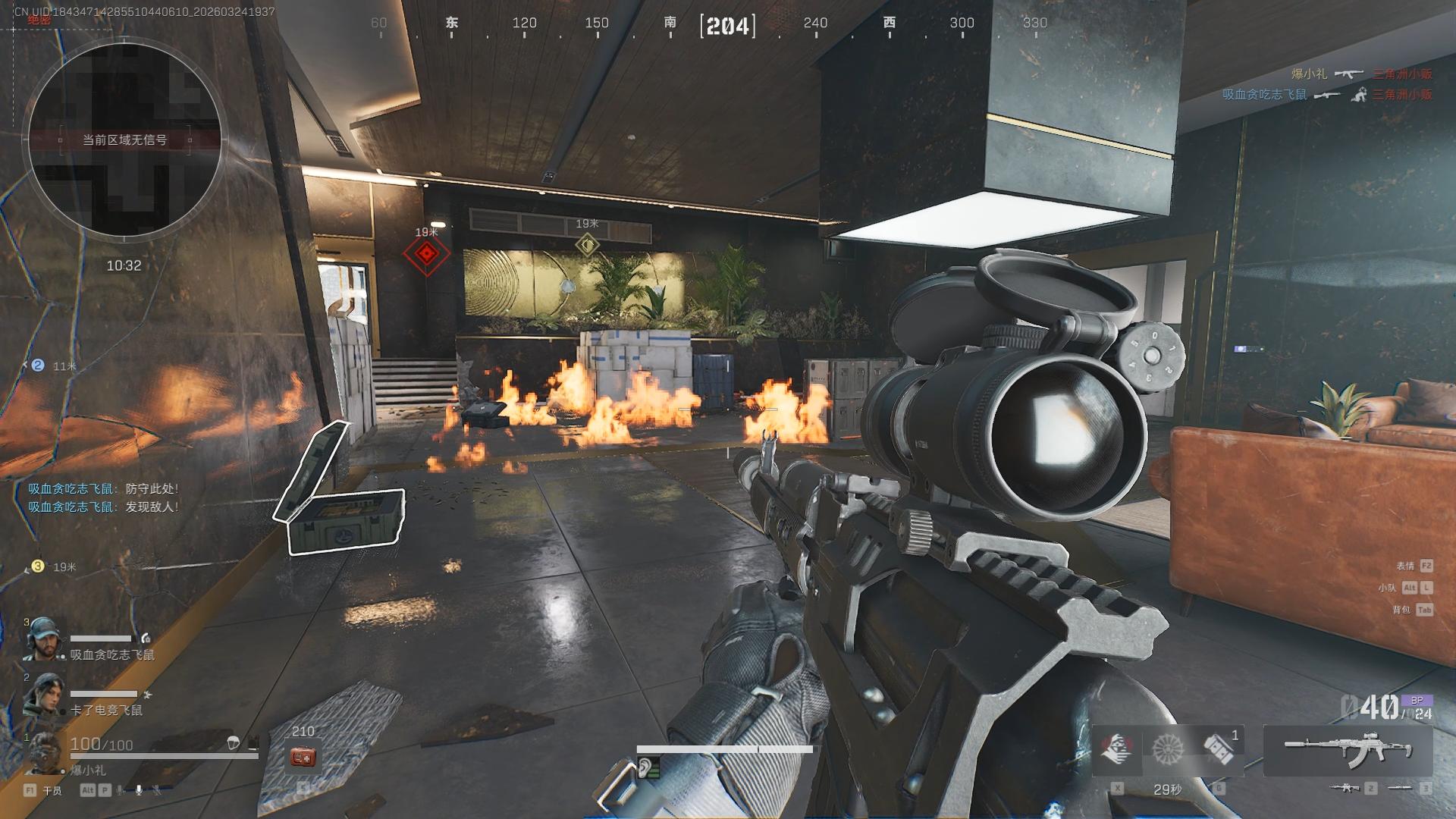Click the top kill feed entry
1456x819 pixels.
pyautogui.click(x=1361, y=74)
